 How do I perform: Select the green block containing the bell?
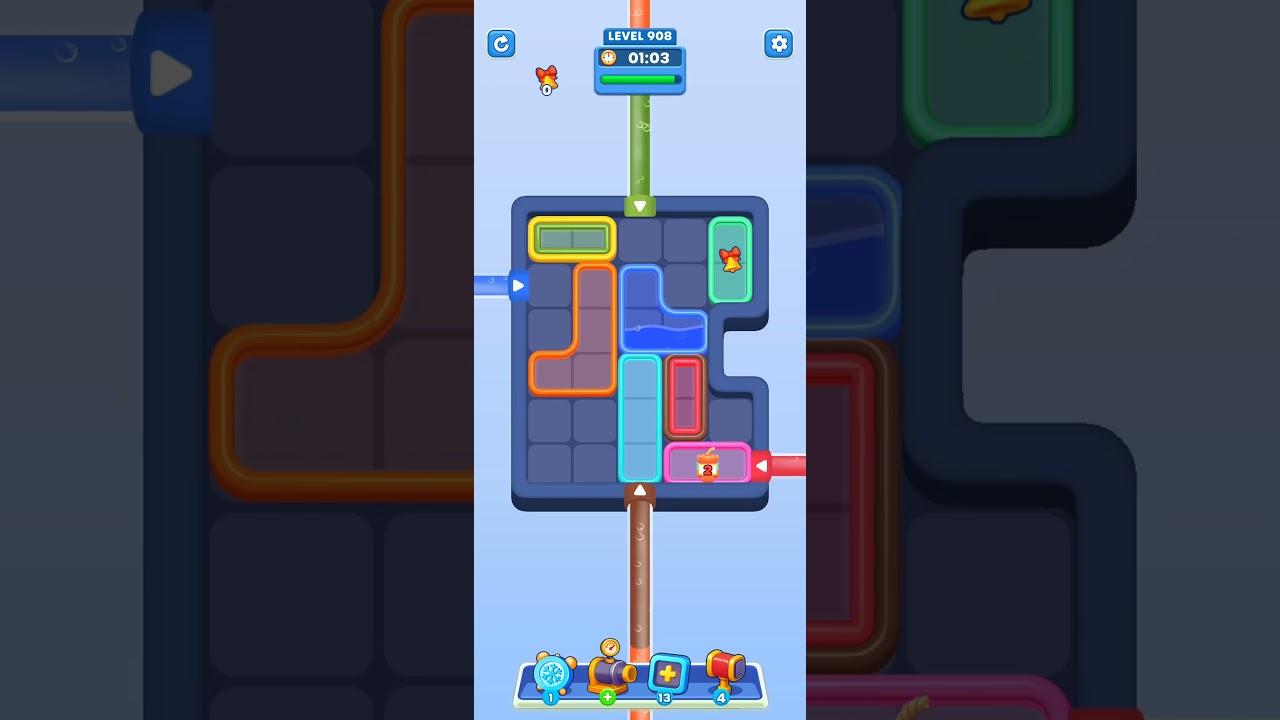click(731, 260)
